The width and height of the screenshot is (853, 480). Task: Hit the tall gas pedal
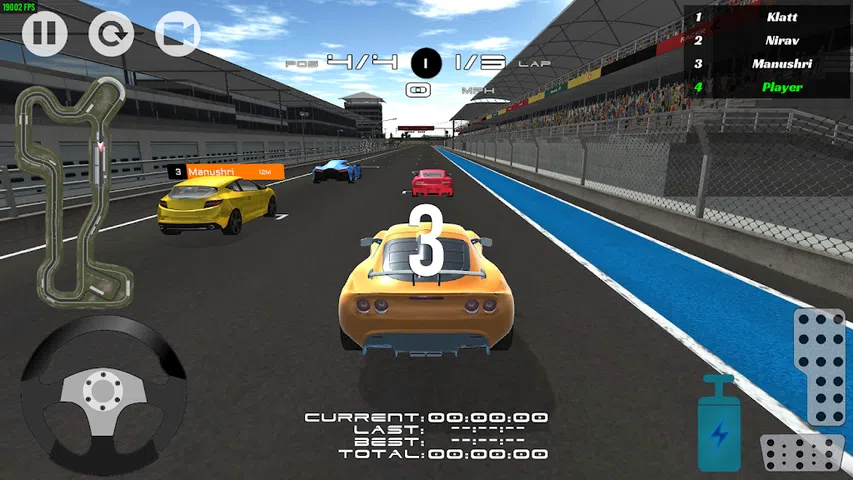[820, 367]
